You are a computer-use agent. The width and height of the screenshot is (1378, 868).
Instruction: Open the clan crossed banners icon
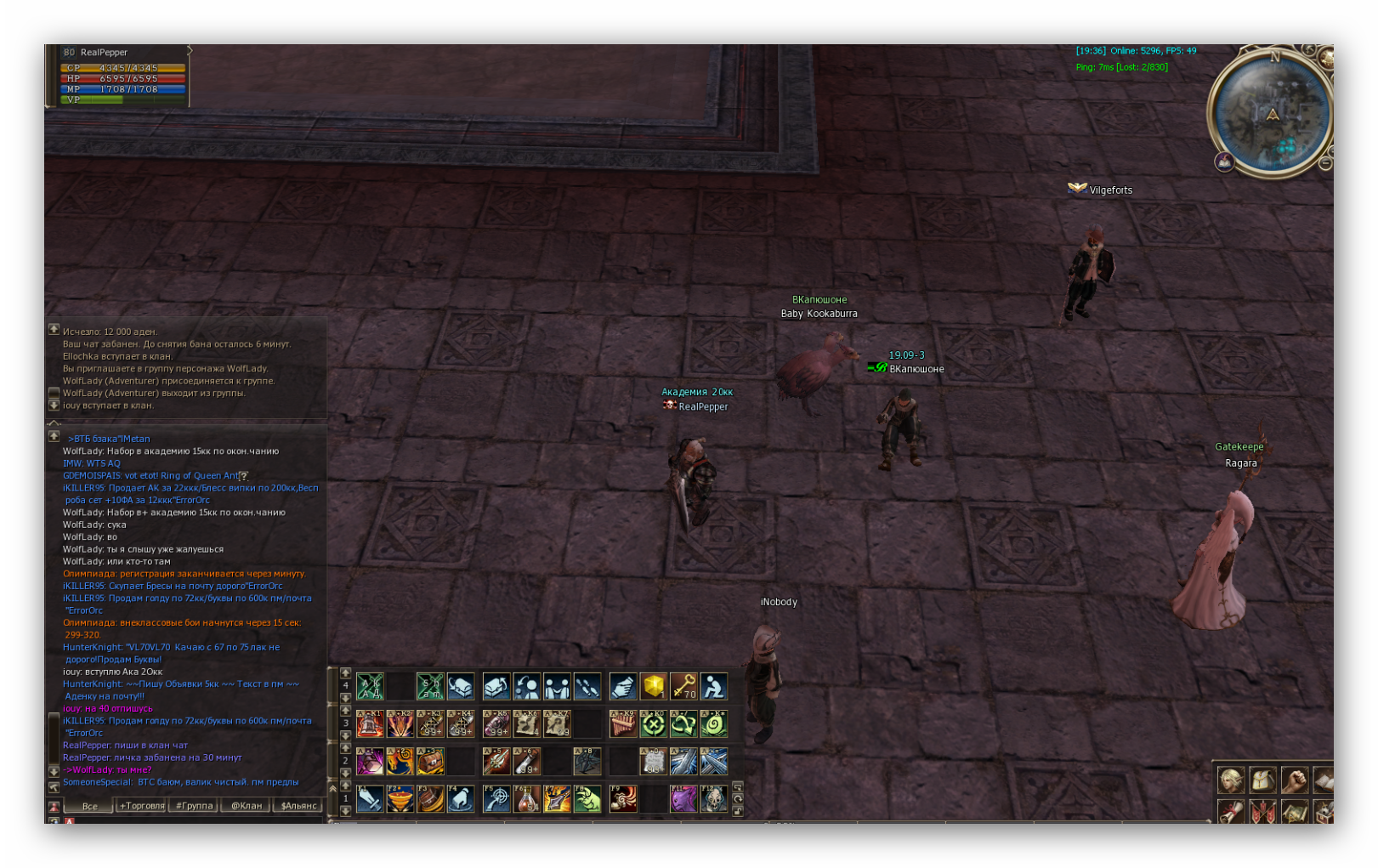tap(1262, 812)
